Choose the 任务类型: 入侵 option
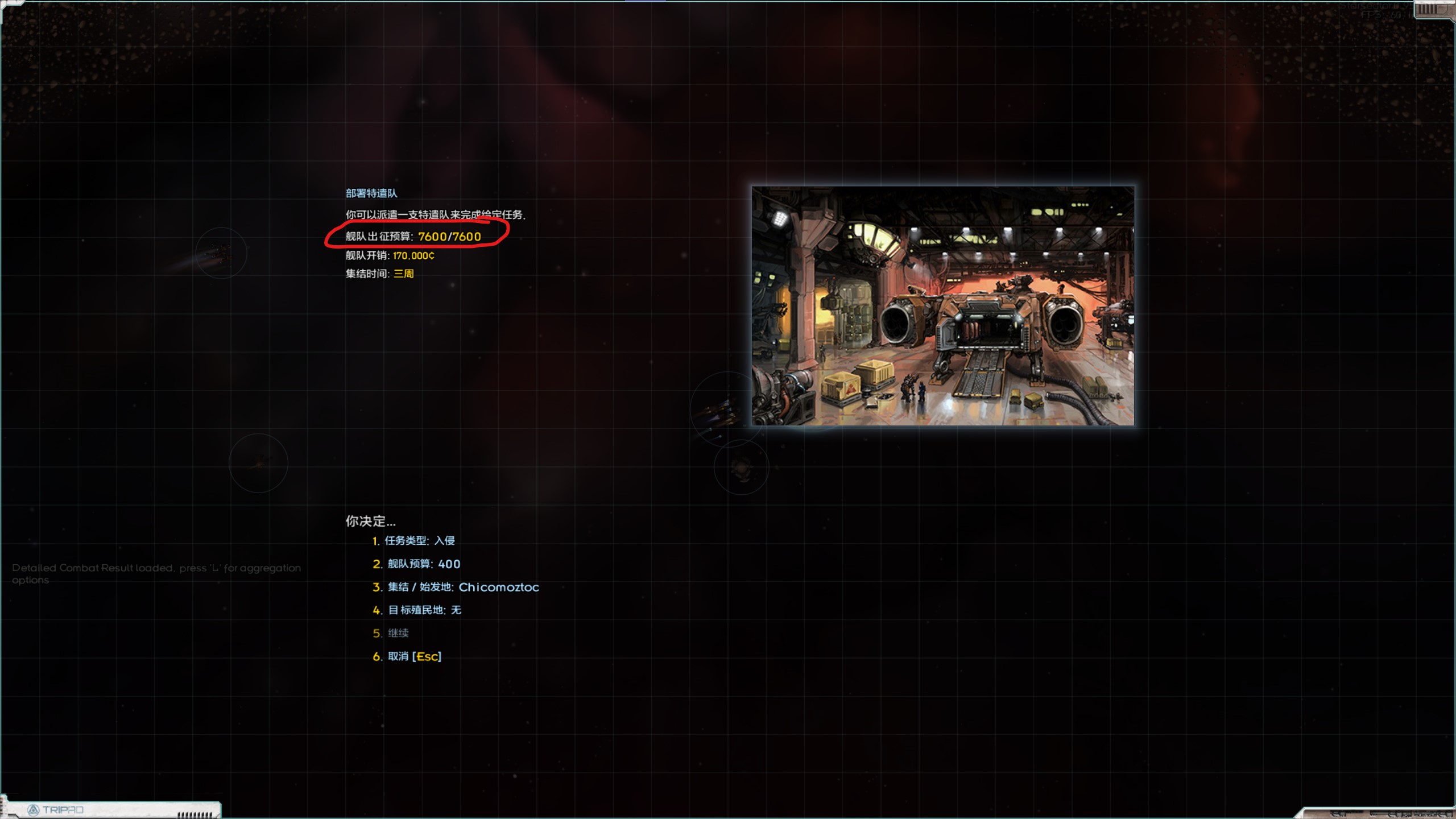Image resolution: width=1456 pixels, height=819 pixels. pyautogui.click(x=419, y=541)
